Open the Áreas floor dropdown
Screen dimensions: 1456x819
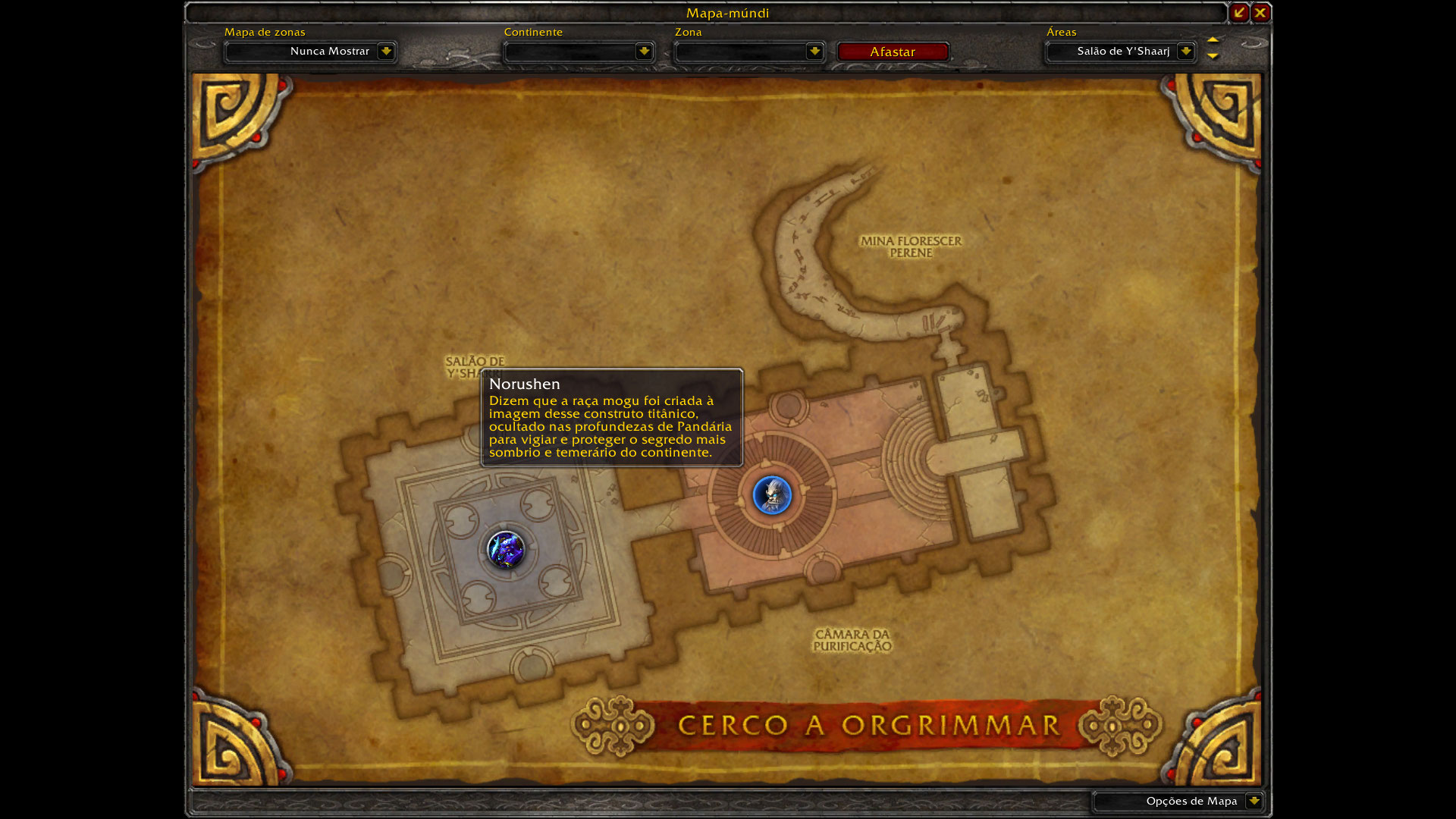pos(1185,52)
